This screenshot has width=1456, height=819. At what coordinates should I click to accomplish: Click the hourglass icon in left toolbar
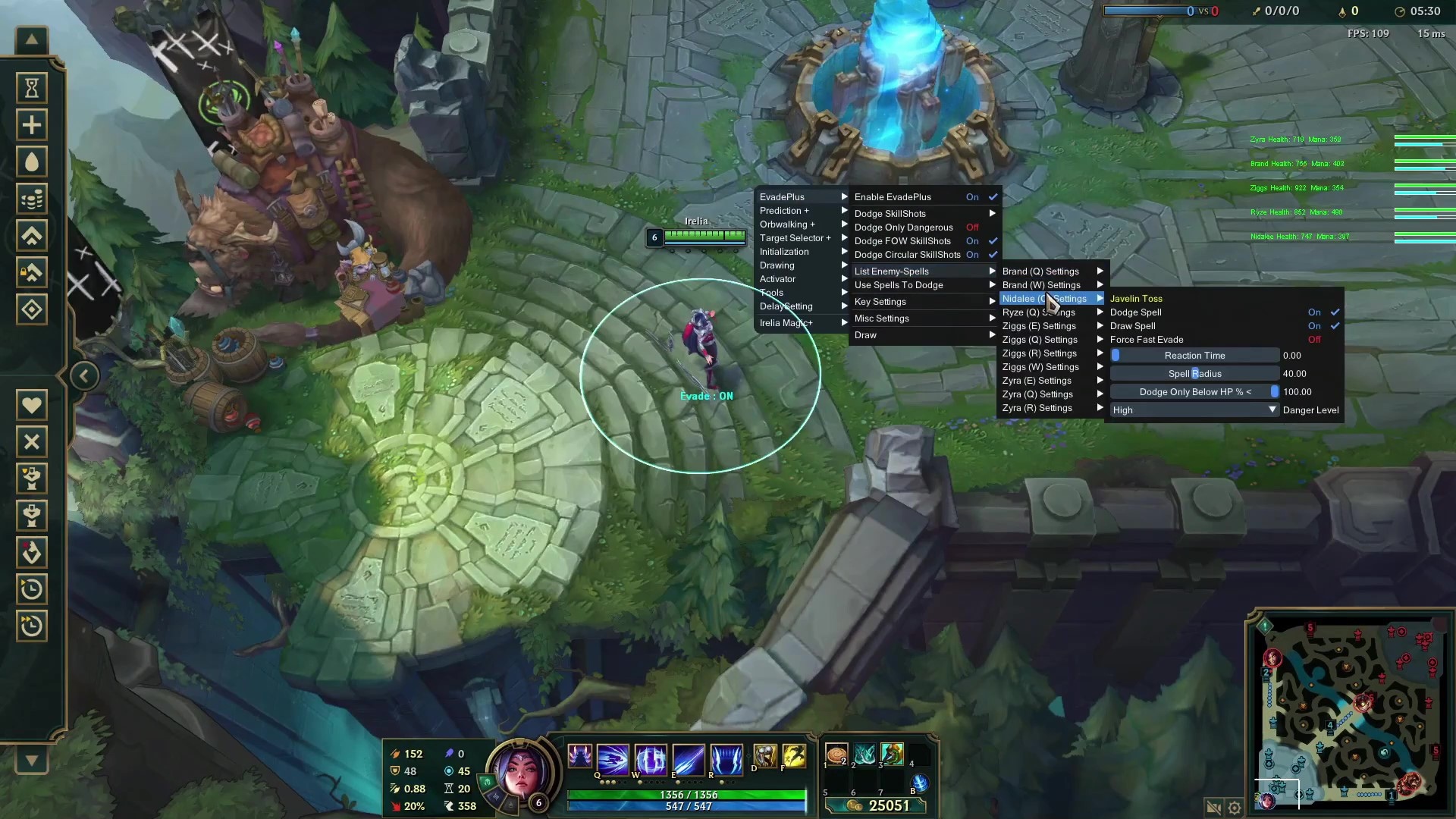tap(32, 89)
